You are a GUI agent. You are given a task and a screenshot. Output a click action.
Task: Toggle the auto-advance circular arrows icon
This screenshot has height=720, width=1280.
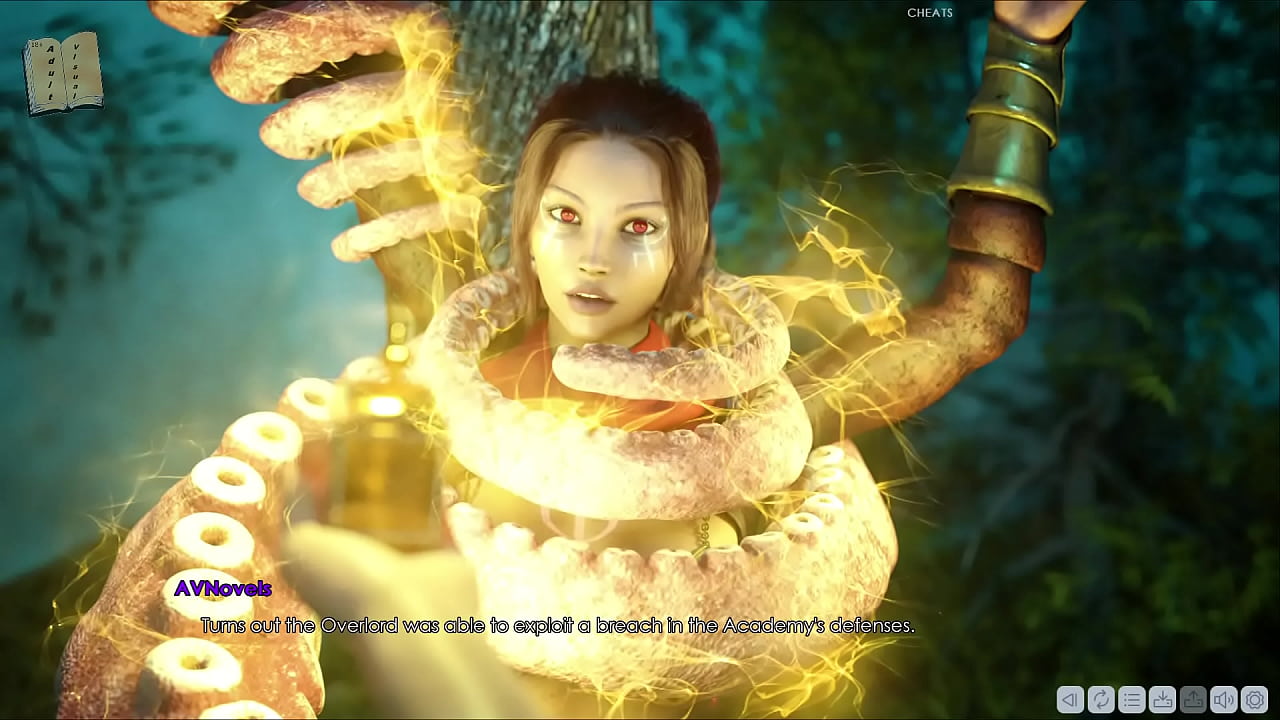click(x=1101, y=700)
